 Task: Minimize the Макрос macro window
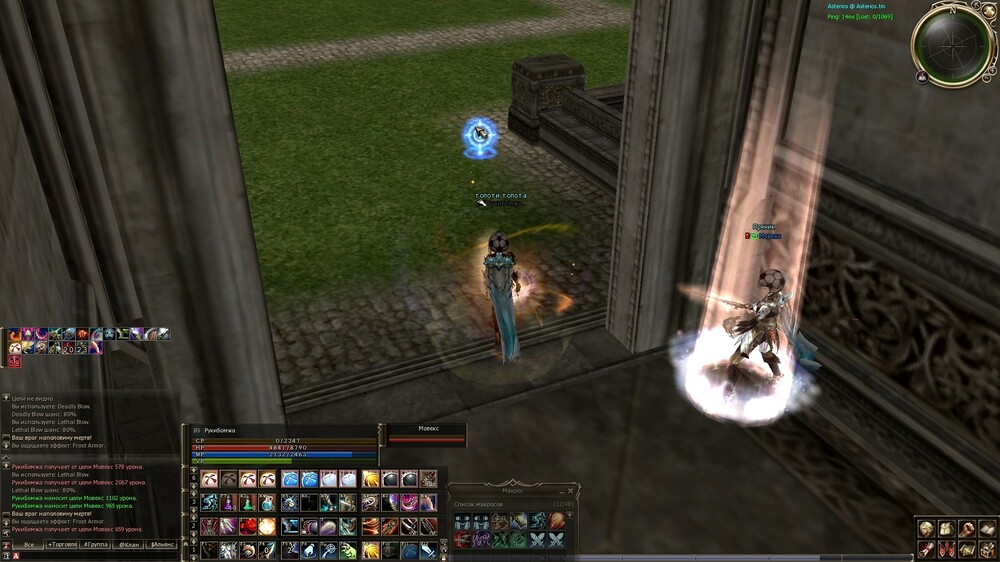click(561, 491)
